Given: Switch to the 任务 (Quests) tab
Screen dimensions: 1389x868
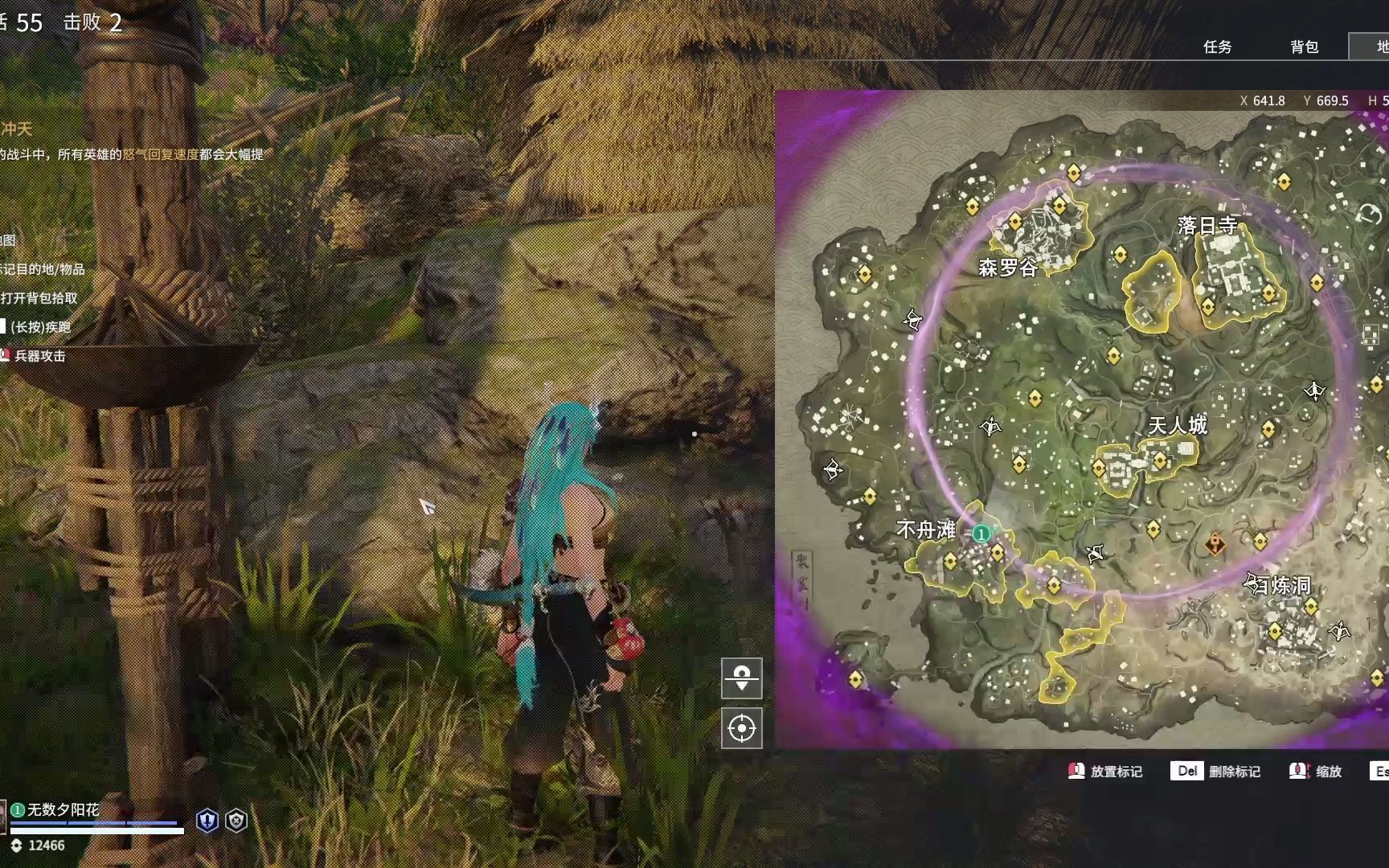Looking at the screenshot, I should coord(1217,47).
